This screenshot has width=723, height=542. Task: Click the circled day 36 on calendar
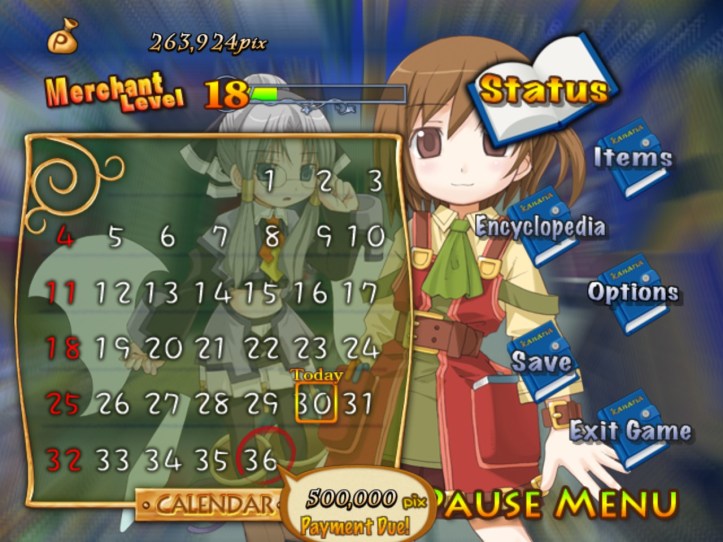pyautogui.click(x=262, y=459)
